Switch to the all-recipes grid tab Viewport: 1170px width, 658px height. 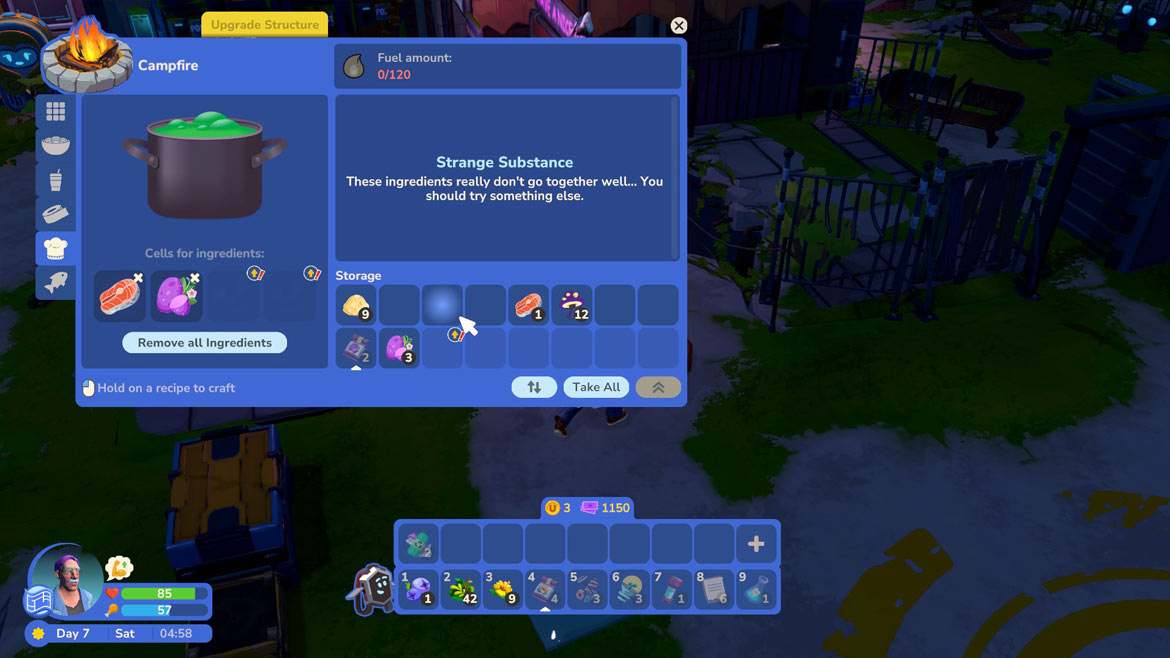(56, 112)
